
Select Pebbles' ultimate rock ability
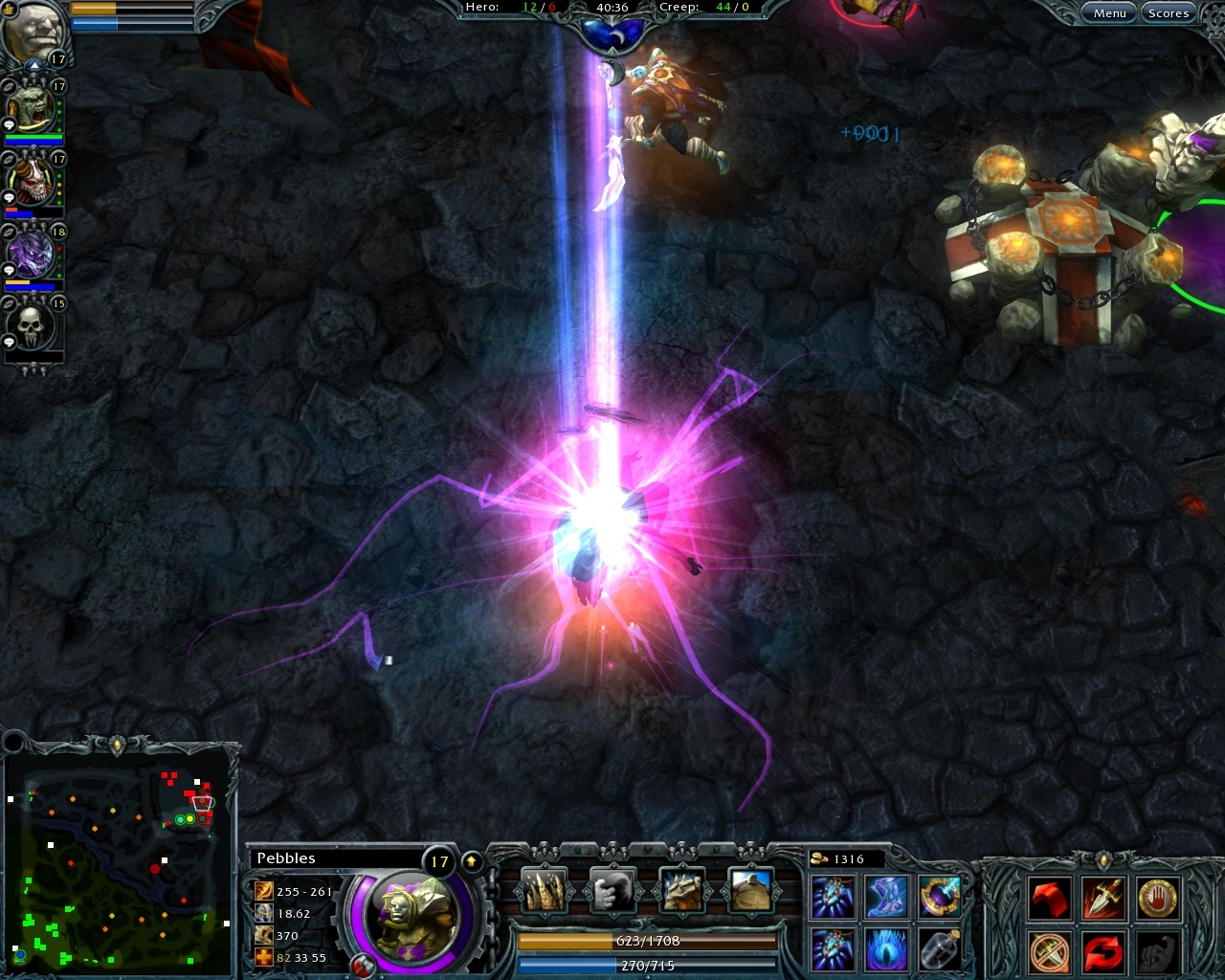[x=752, y=891]
